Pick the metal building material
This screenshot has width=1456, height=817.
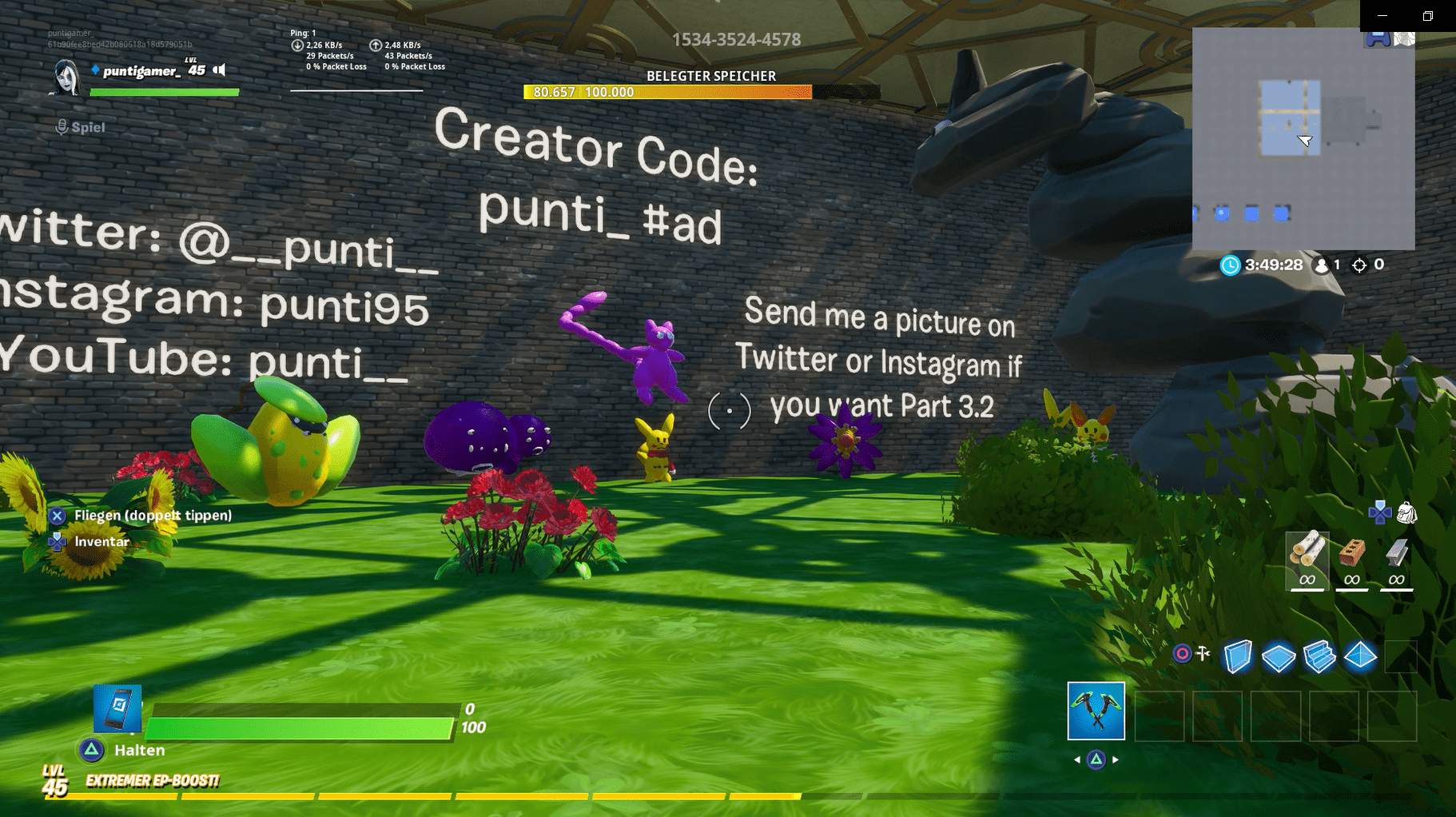pyautogui.click(x=1396, y=560)
